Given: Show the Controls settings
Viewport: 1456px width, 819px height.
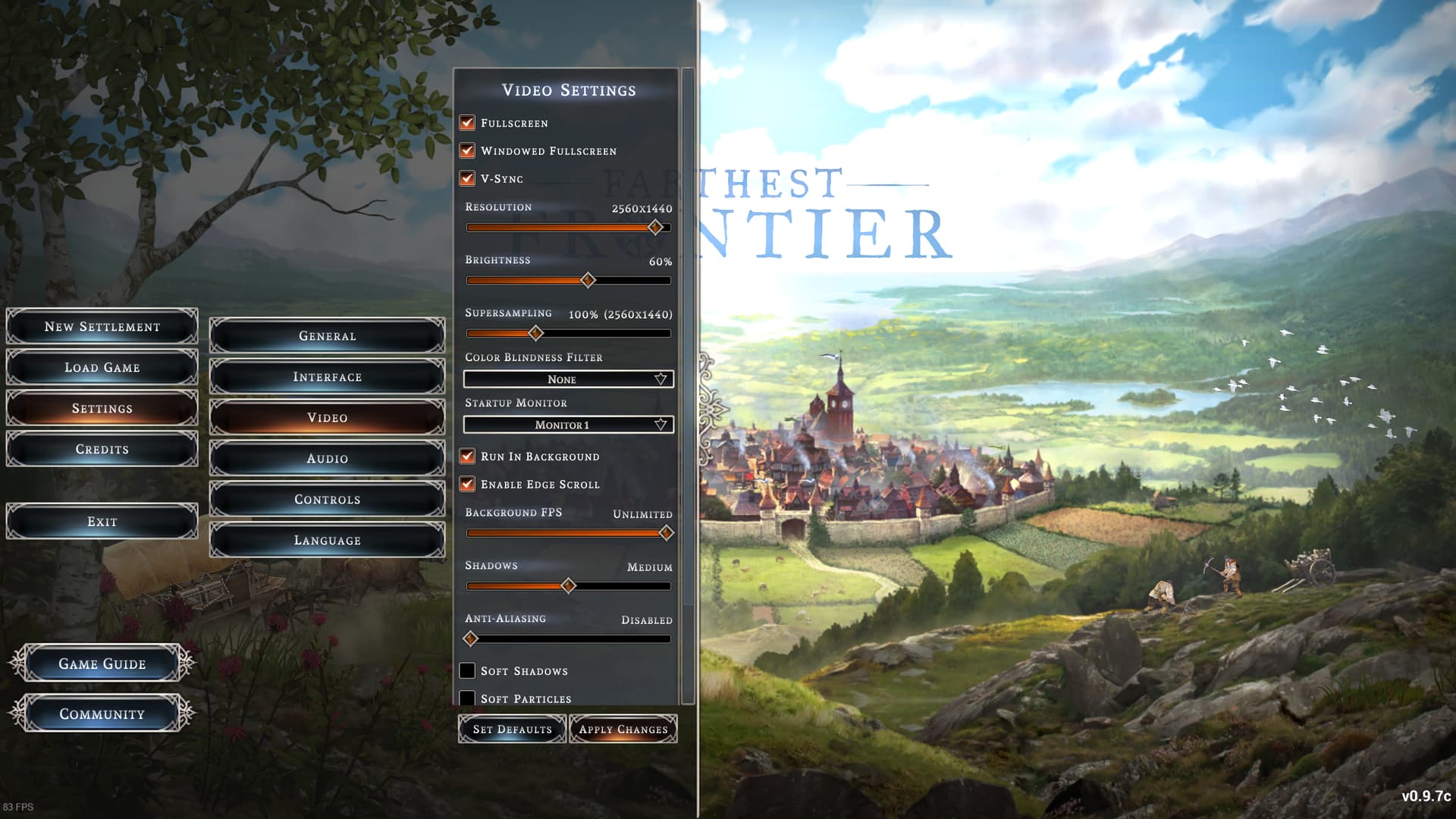Looking at the screenshot, I should click(327, 500).
